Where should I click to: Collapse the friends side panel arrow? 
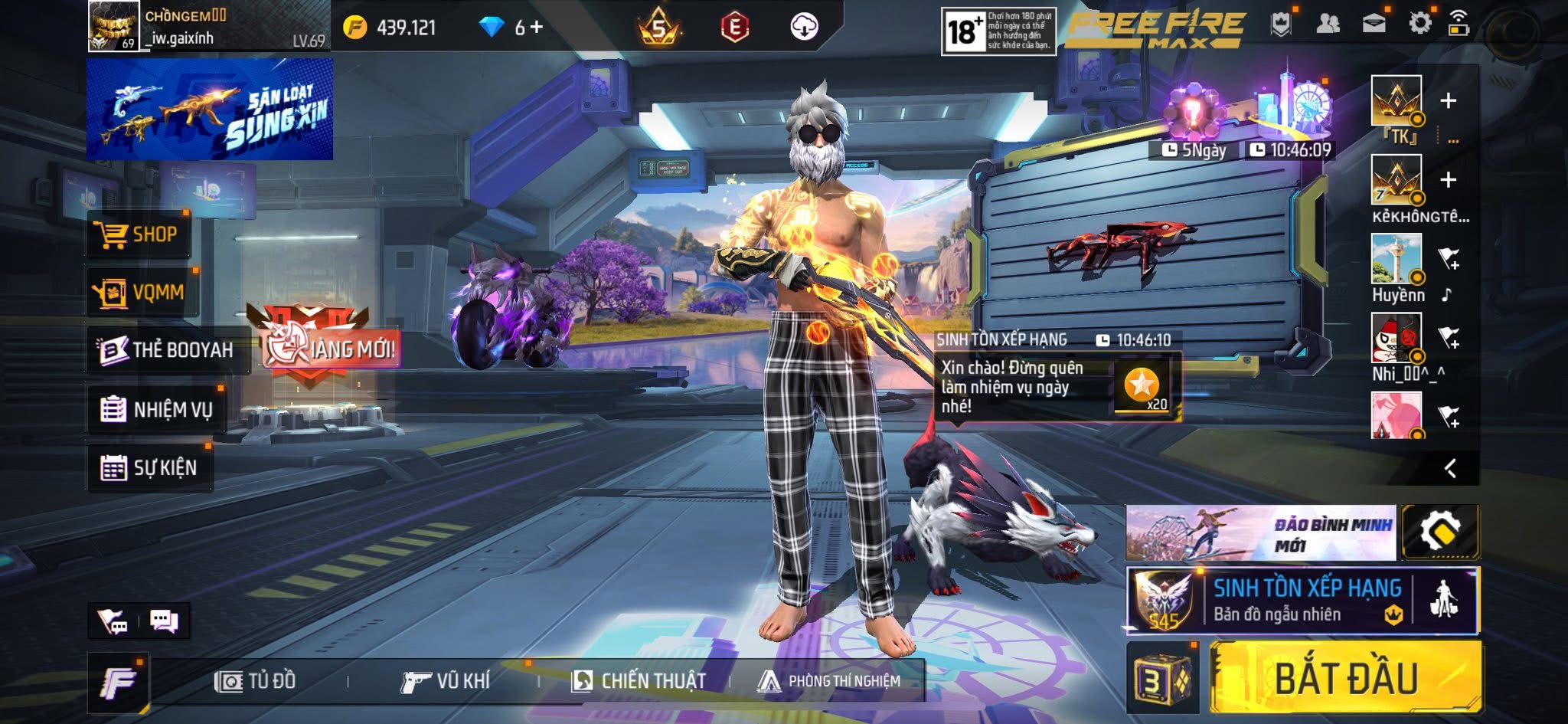[x=1449, y=468]
